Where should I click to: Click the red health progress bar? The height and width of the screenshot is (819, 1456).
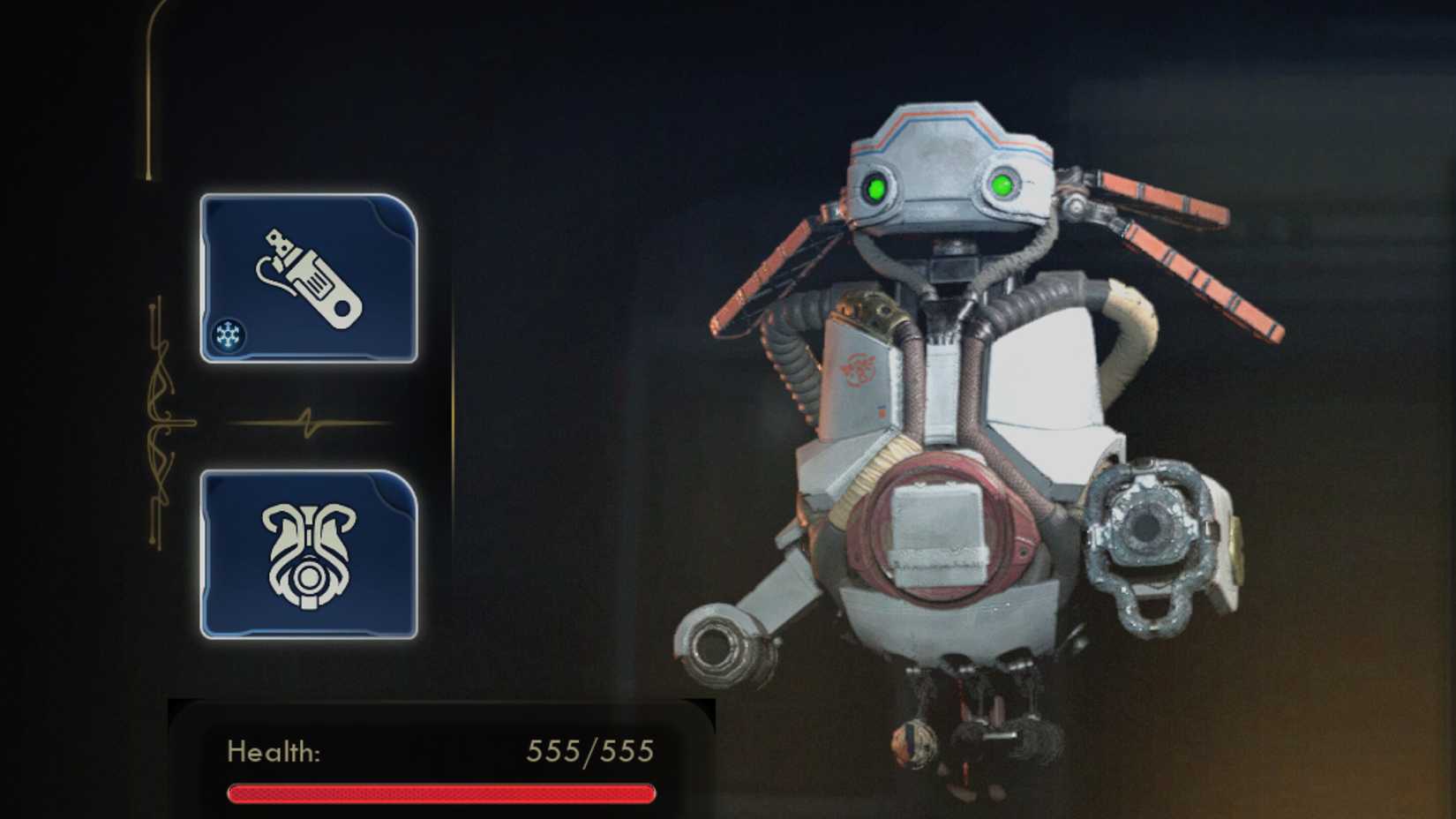[439, 792]
